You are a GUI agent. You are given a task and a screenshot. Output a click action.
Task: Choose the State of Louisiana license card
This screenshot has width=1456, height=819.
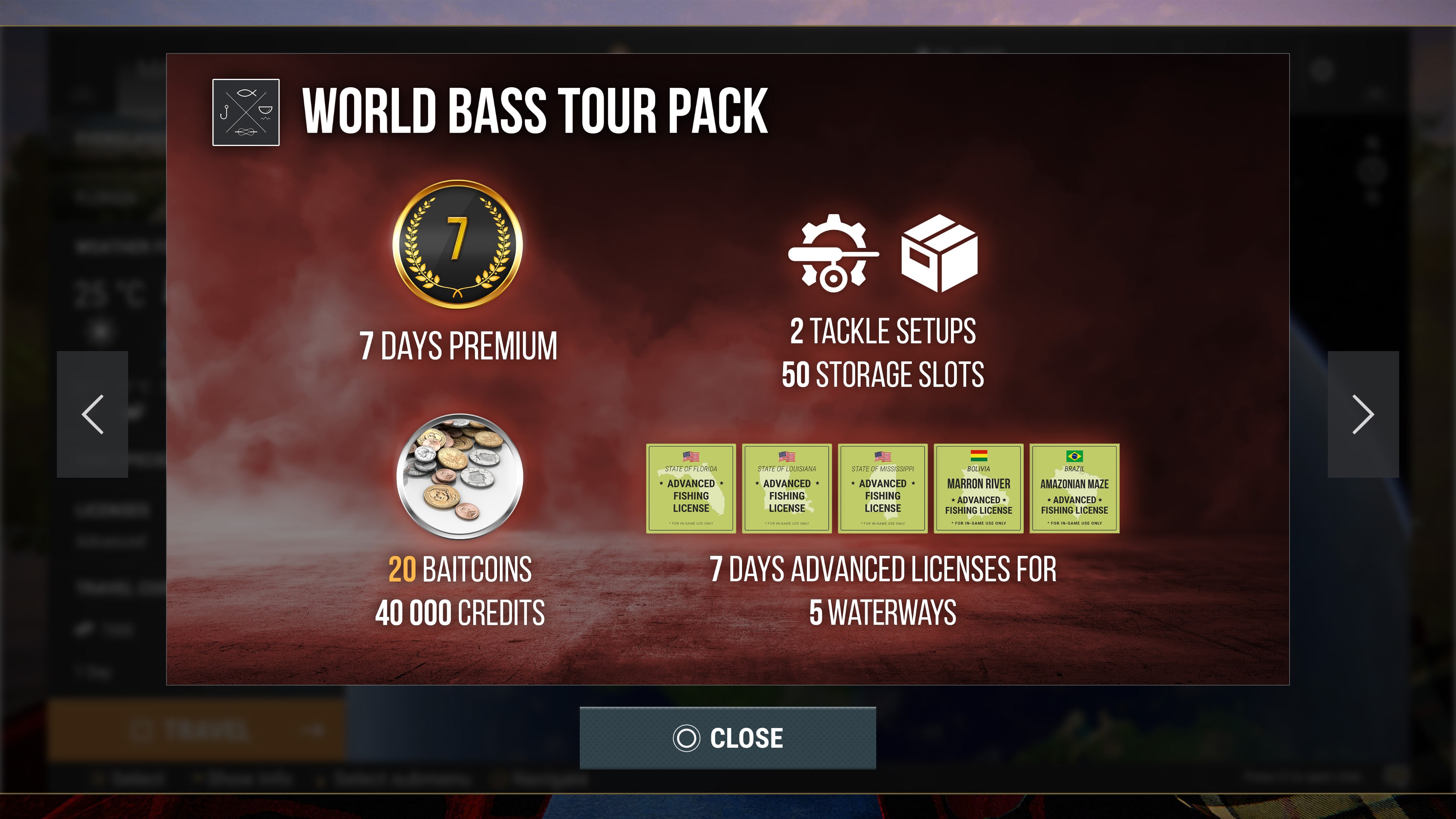[786, 488]
